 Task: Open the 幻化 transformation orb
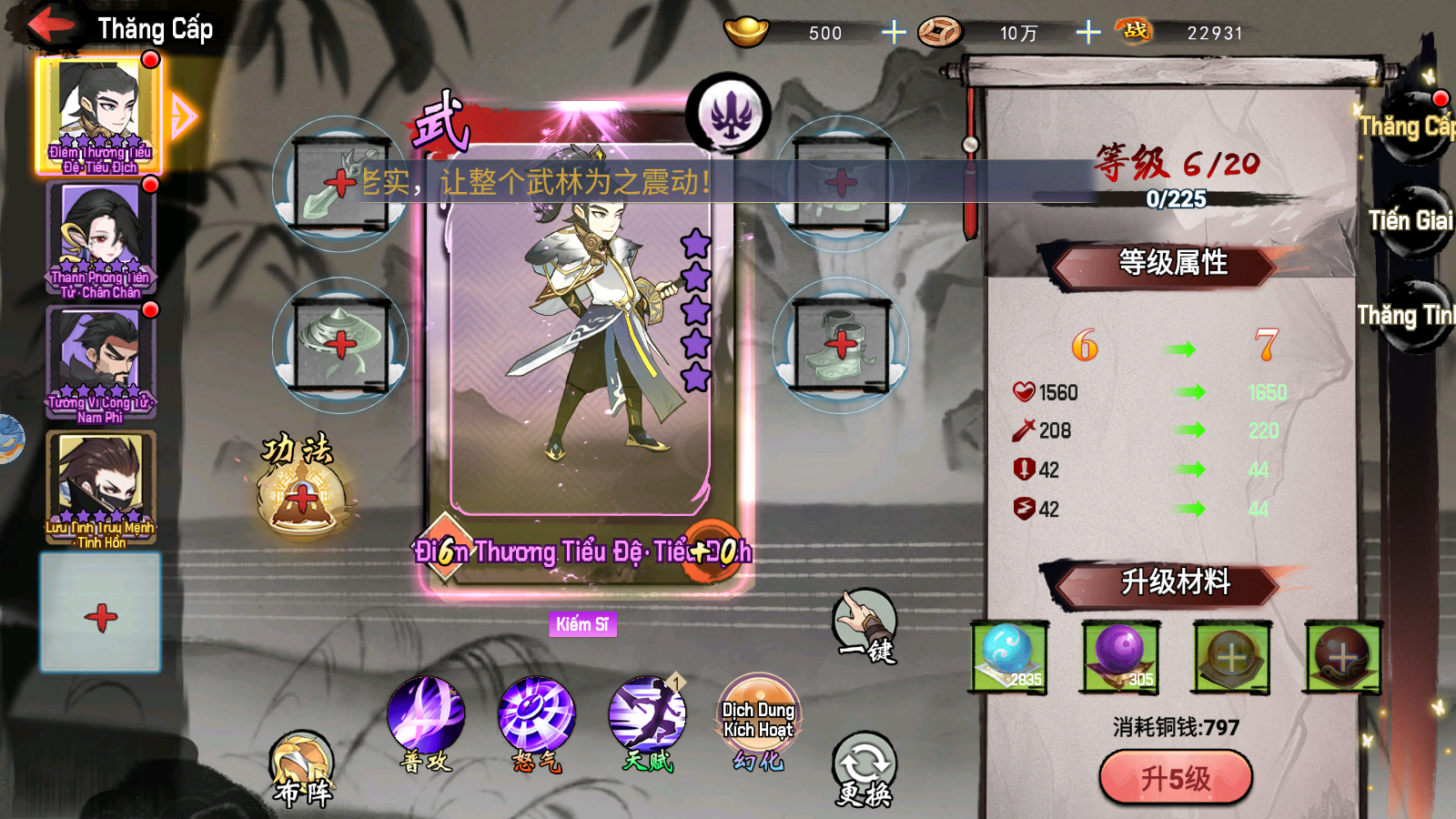758,715
